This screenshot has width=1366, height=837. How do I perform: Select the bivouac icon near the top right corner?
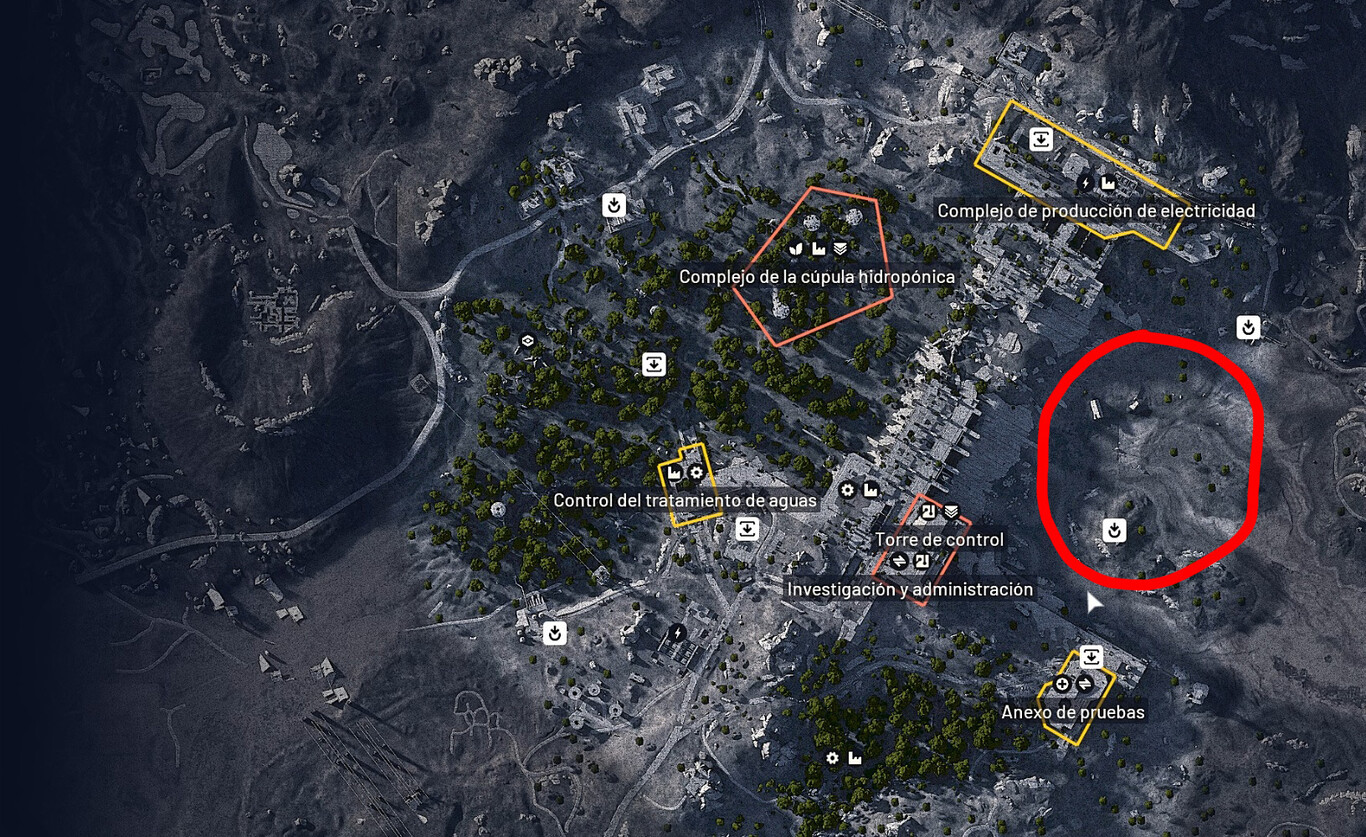(x=1246, y=325)
